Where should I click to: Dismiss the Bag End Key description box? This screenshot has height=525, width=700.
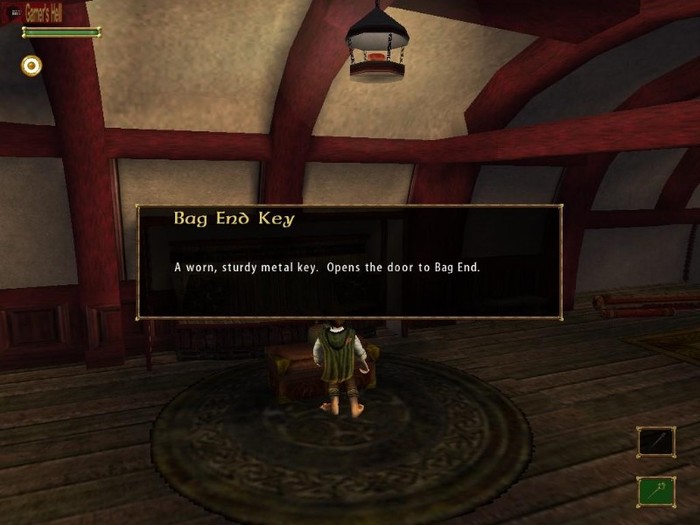(x=349, y=262)
